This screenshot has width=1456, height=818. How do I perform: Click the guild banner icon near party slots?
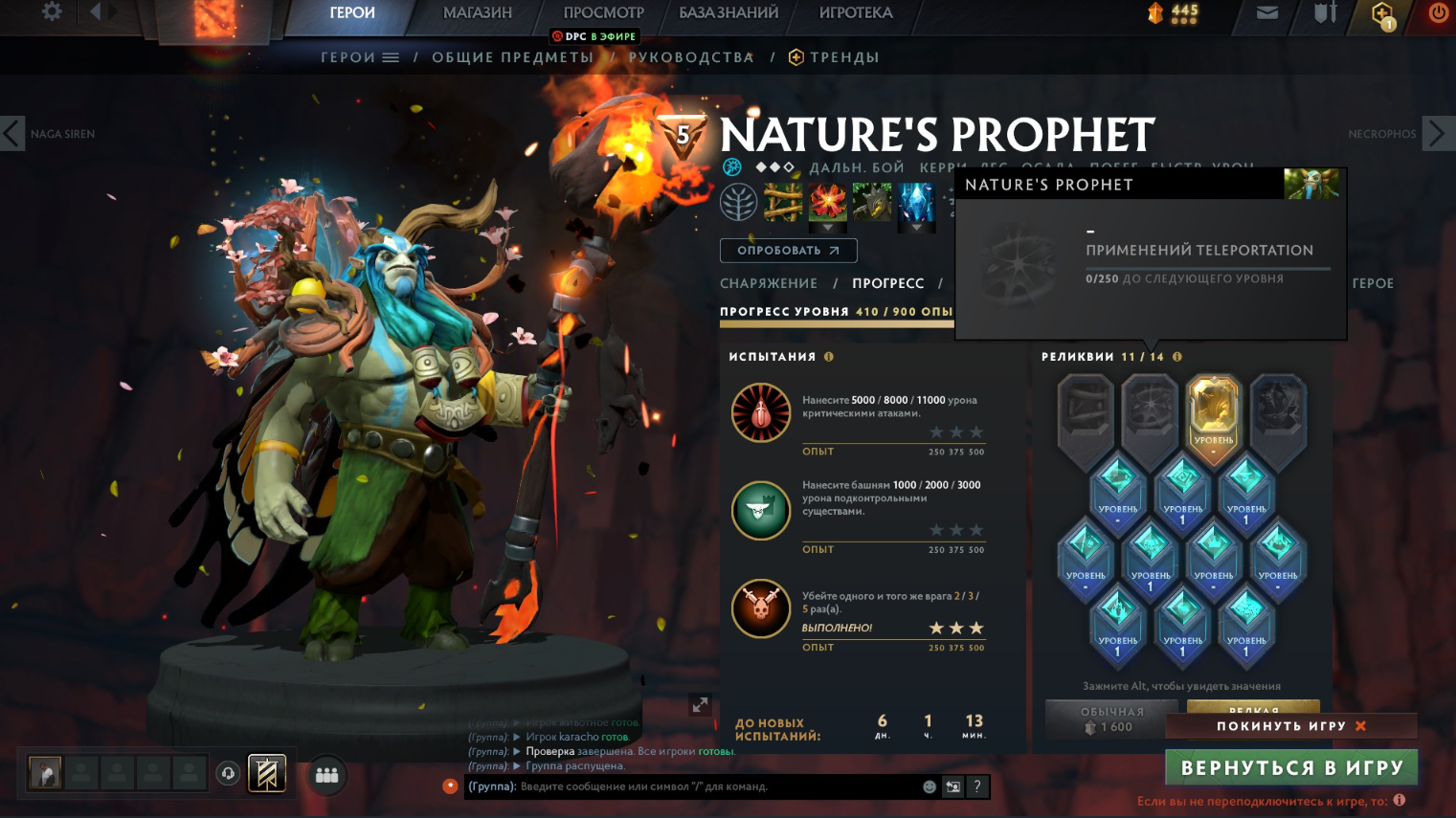coord(267,773)
